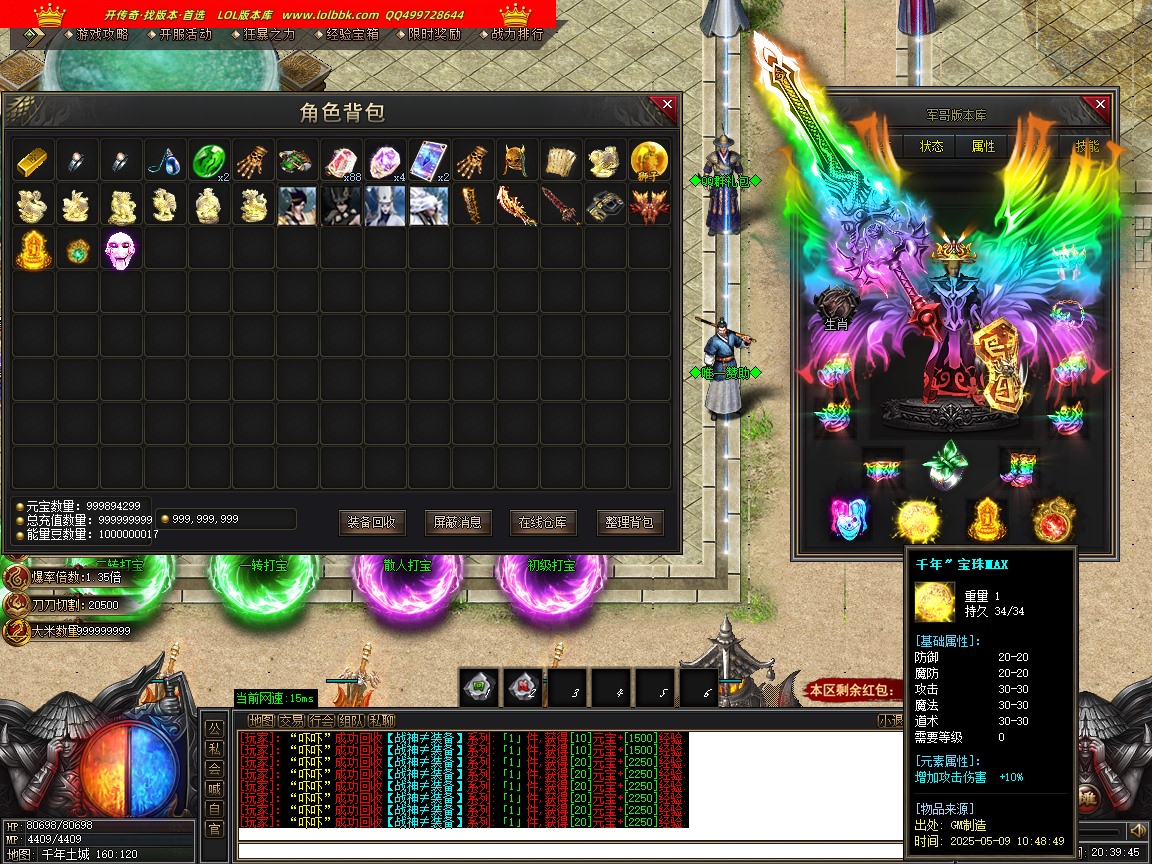Select the 技能 skills tab
This screenshot has width=1152, height=864.
point(1086,146)
